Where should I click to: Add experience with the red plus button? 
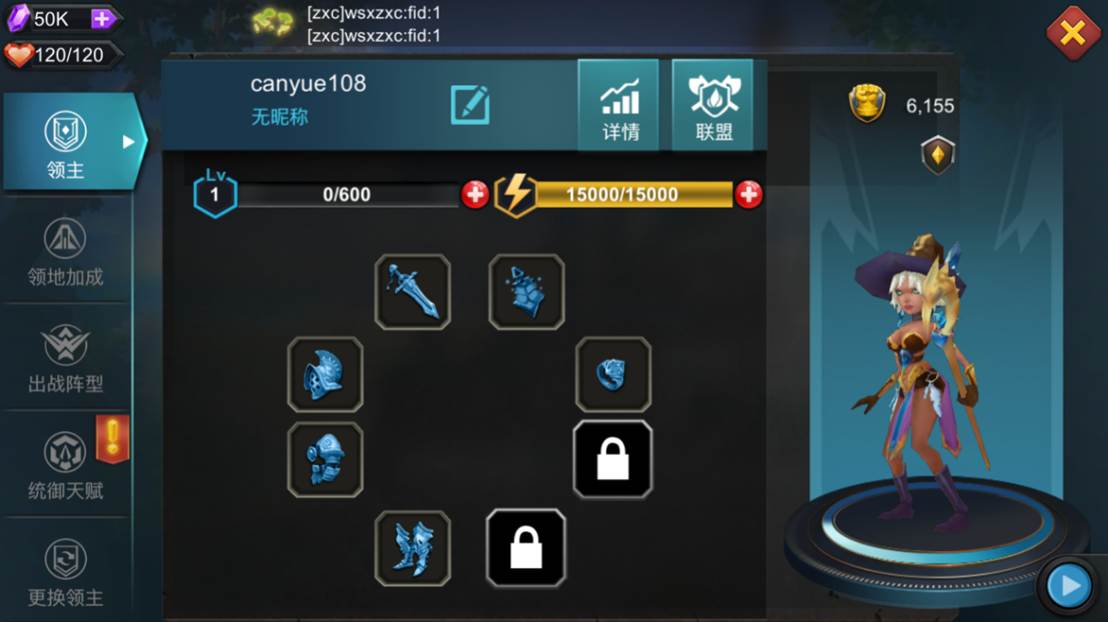[x=475, y=194]
